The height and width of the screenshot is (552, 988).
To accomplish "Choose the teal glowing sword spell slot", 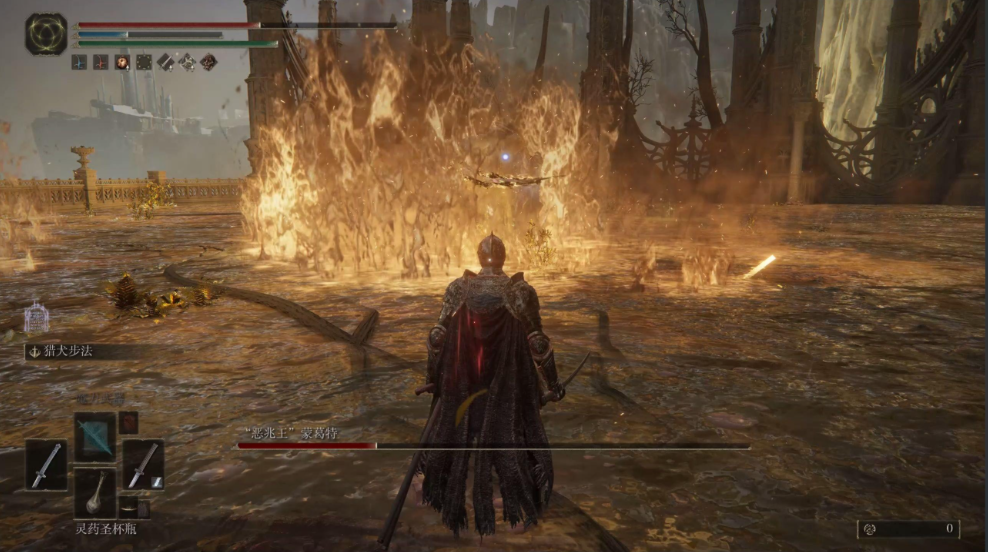I will pyautogui.click(x=97, y=436).
